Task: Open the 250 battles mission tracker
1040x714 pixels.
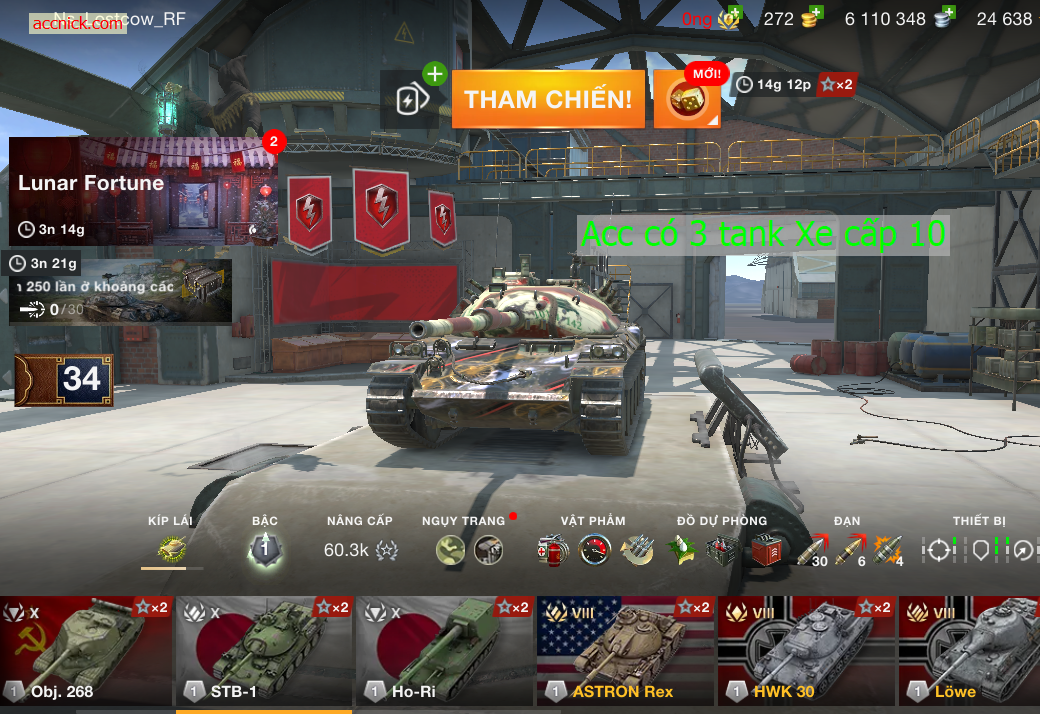Action: point(120,291)
